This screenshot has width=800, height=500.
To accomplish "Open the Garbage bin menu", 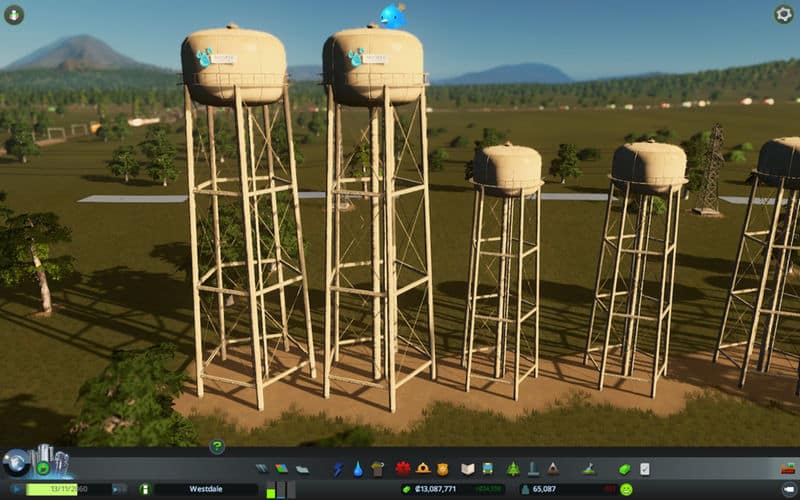I will [x=377, y=468].
